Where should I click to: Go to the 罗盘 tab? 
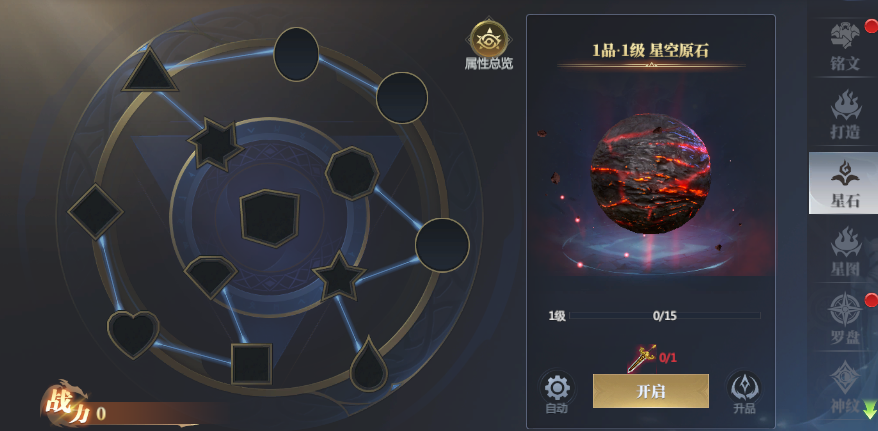point(844,317)
